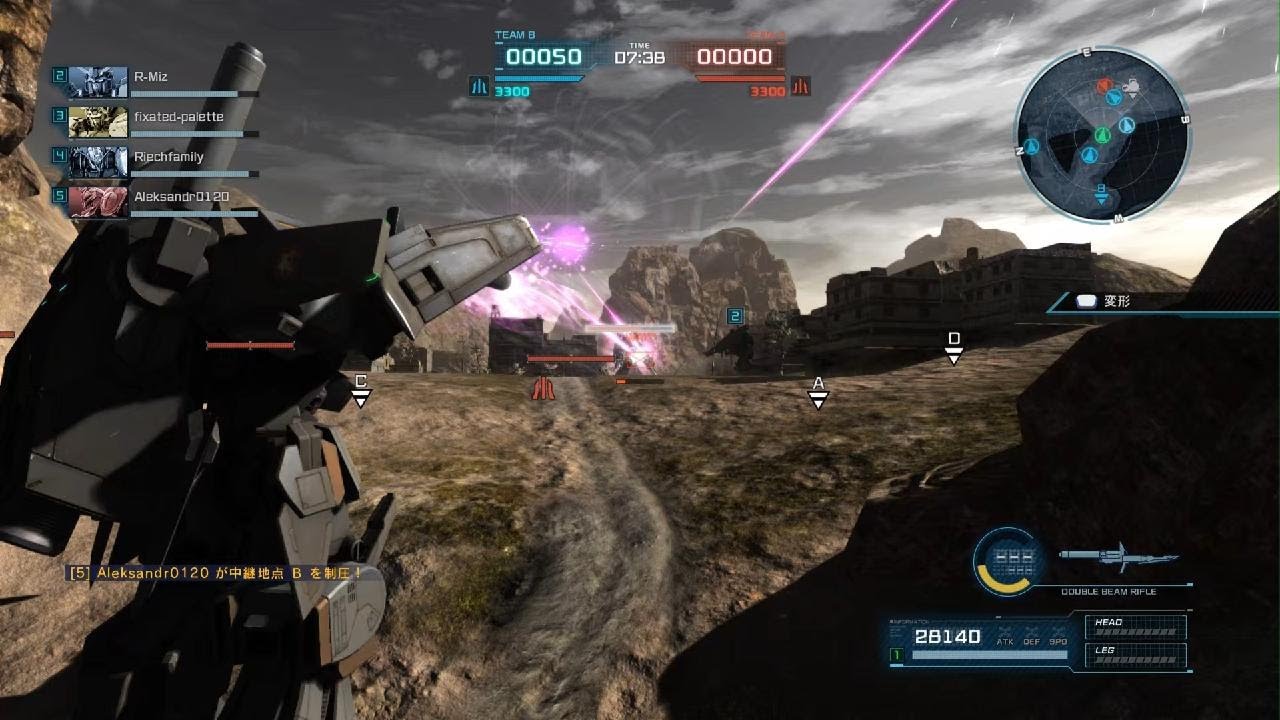Screen dimensions: 1280x720
Task: Open the circular radar minimap
Action: click(x=1102, y=135)
